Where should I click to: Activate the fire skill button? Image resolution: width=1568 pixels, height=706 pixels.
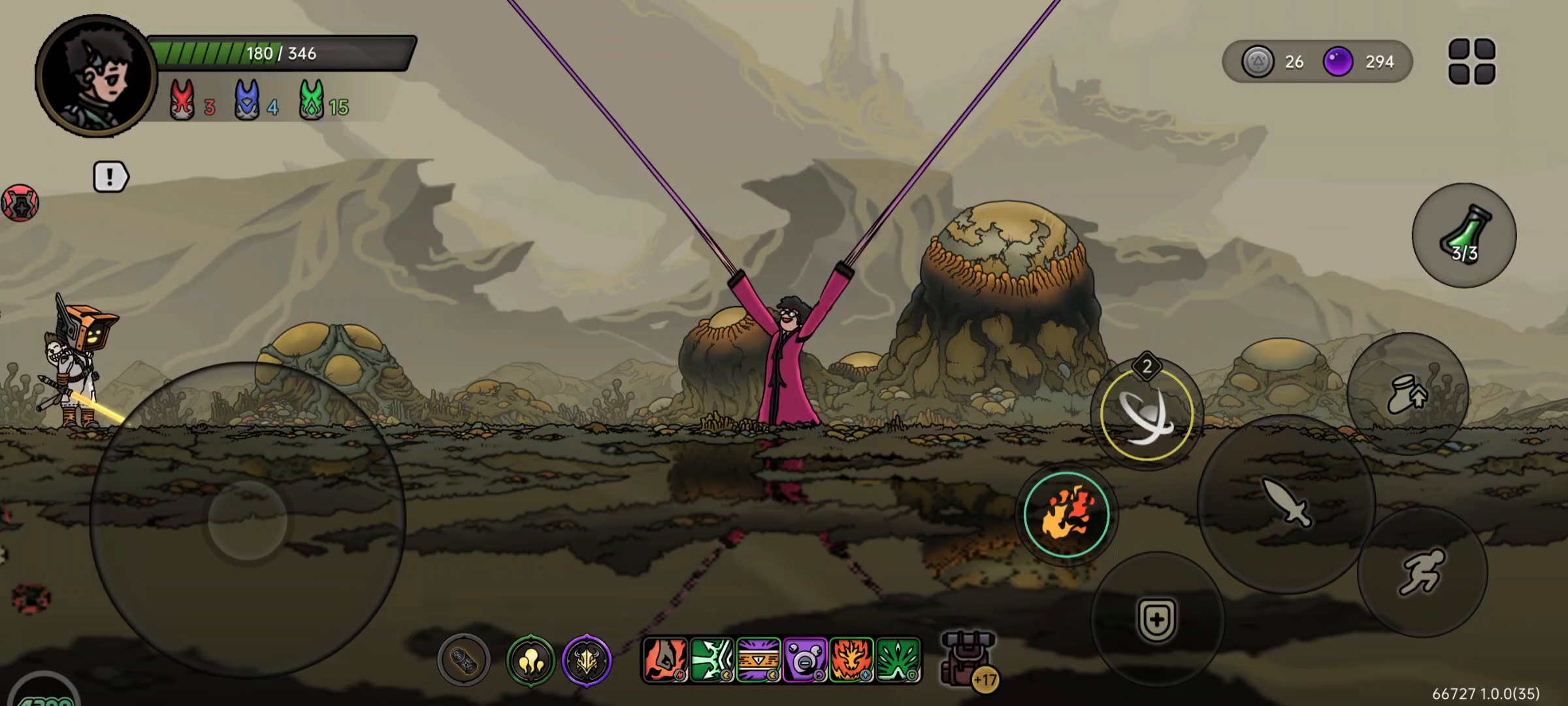click(x=1066, y=514)
